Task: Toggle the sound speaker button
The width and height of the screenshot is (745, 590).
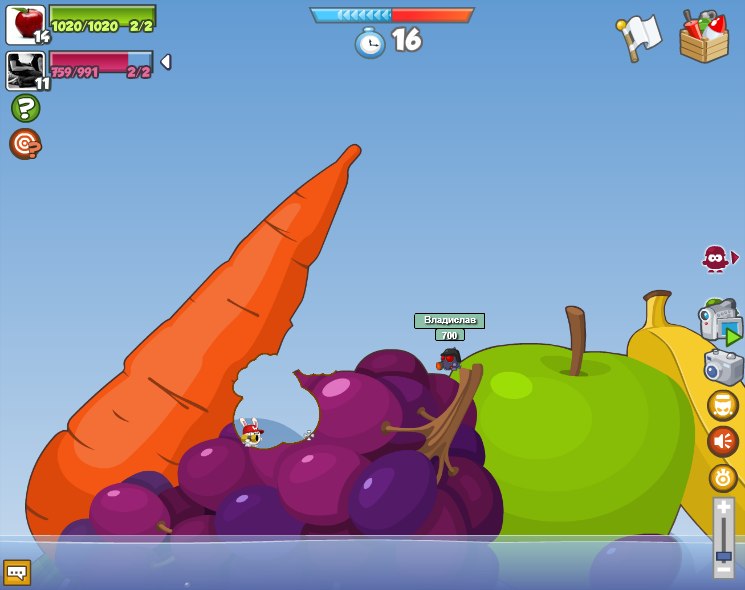Action: point(723,441)
